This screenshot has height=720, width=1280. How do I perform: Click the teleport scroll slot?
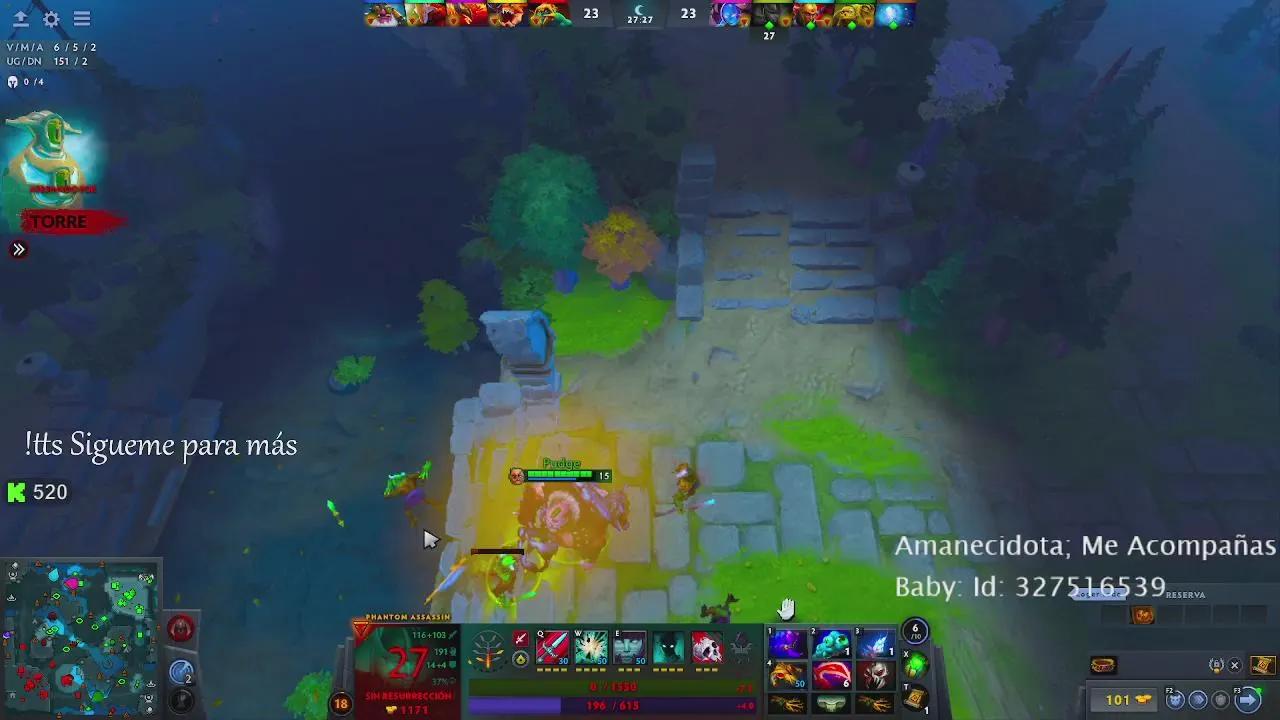[x=916, y=698]
